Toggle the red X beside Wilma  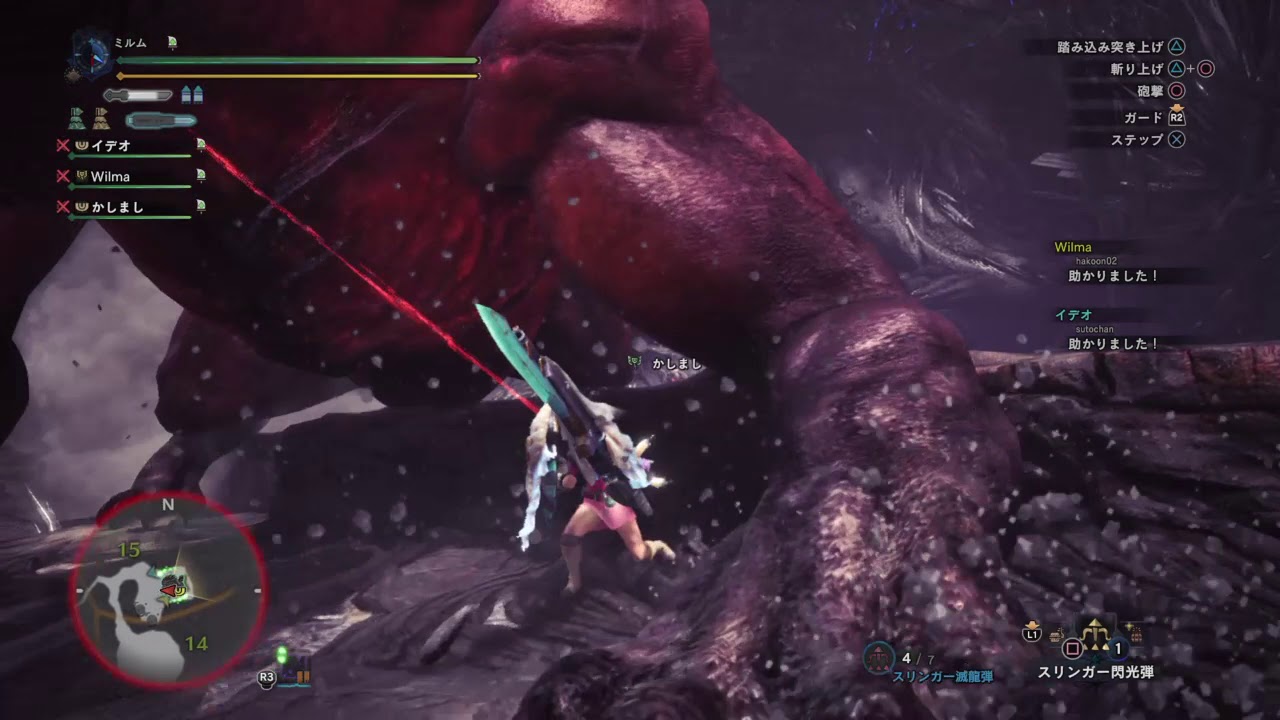[63, 177]
